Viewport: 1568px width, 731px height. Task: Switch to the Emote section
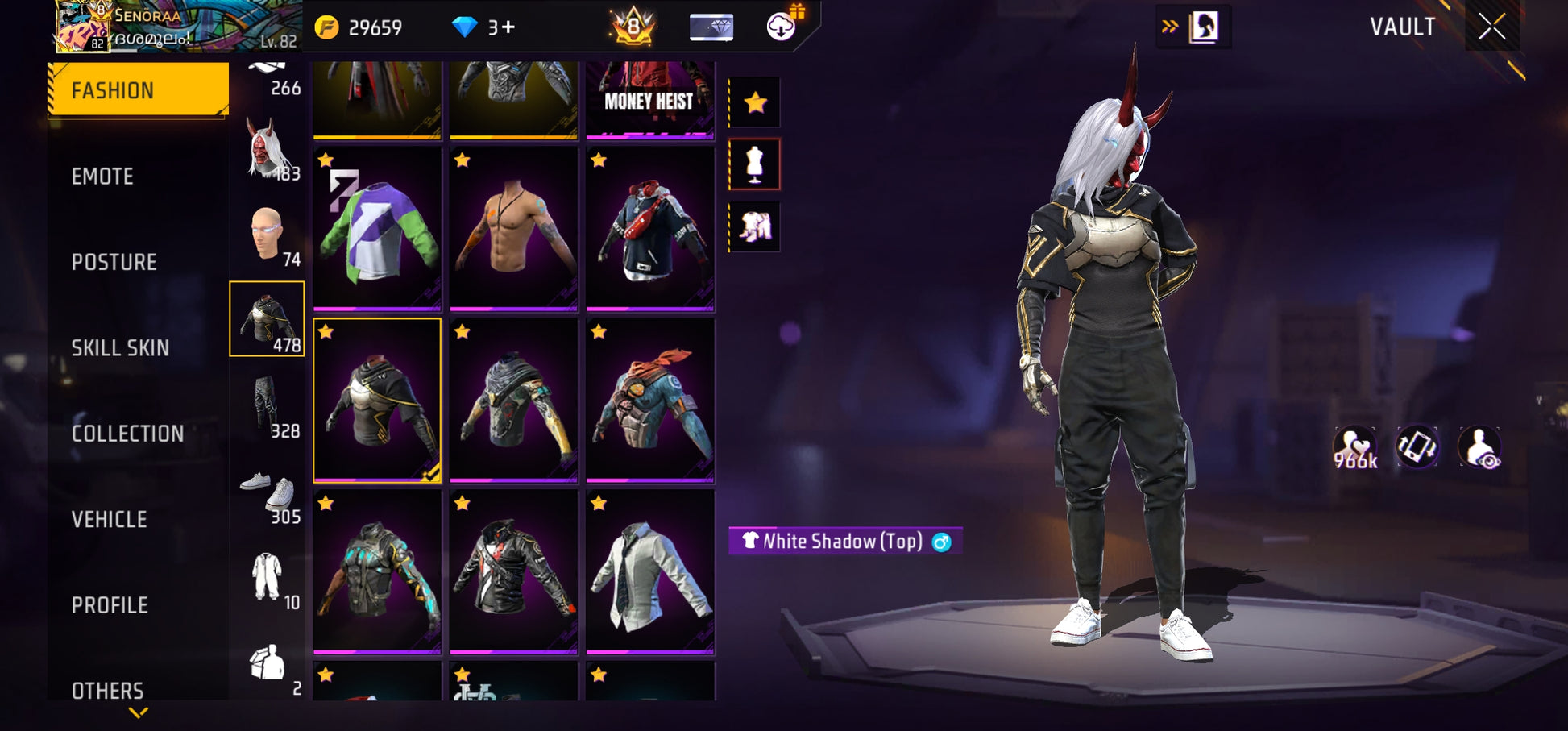103,177
